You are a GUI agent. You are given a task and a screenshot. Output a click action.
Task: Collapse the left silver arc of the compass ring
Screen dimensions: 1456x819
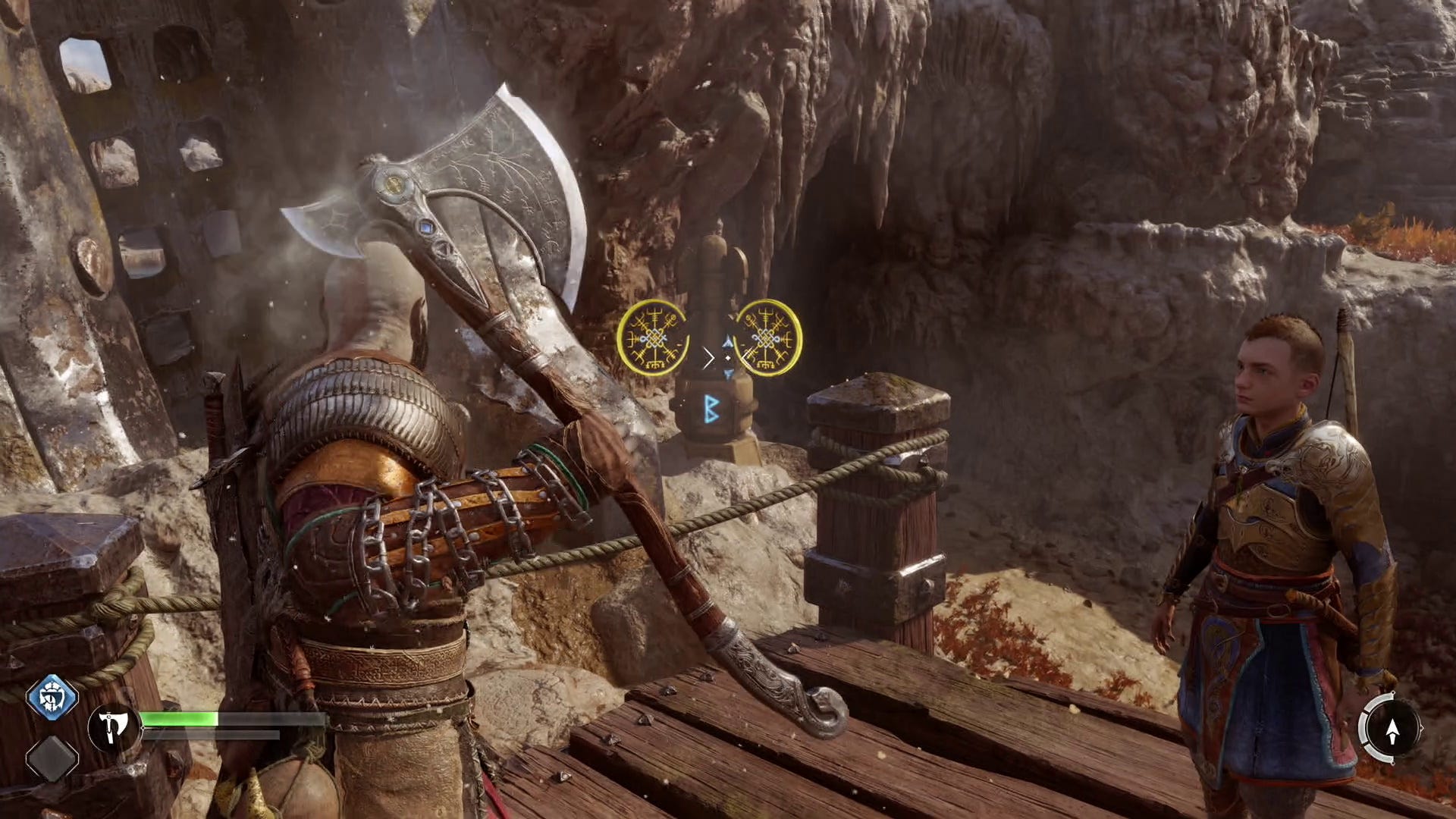coord(1363,727)
